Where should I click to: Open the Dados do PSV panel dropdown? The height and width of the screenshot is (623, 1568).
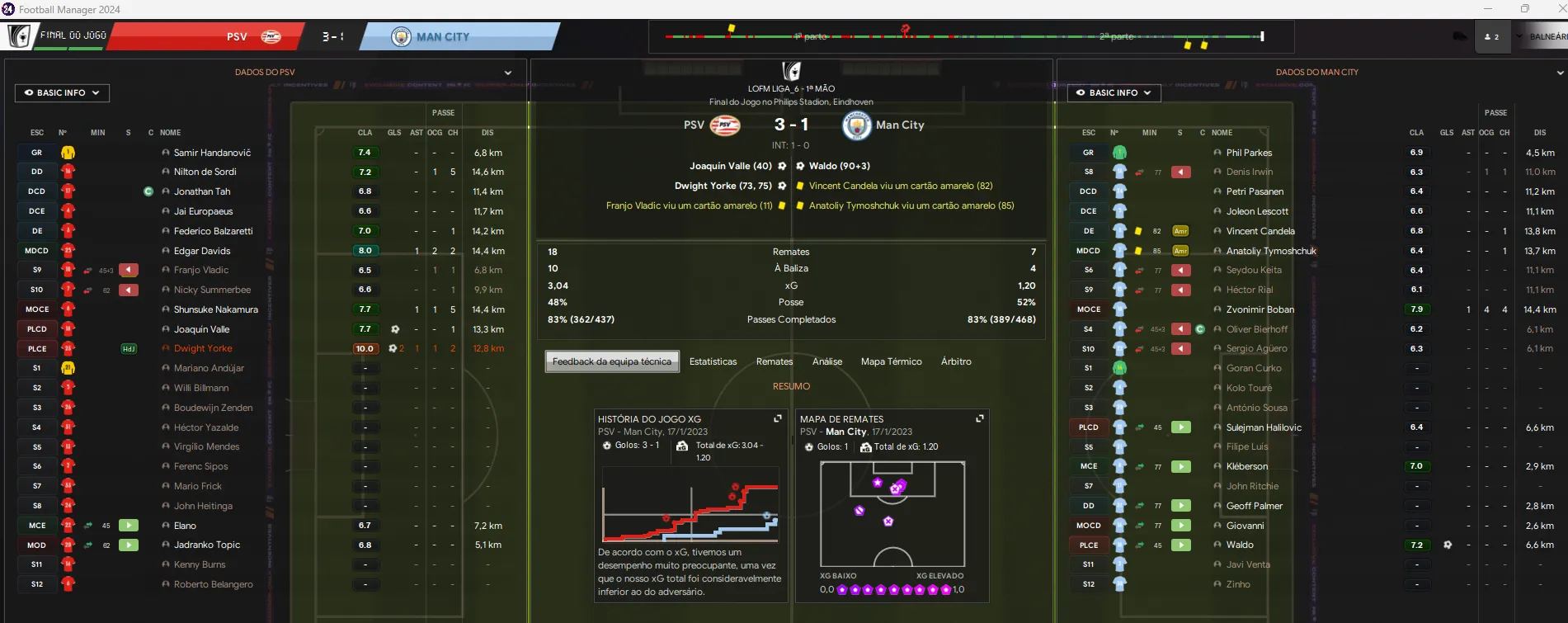tap(508, 73)
